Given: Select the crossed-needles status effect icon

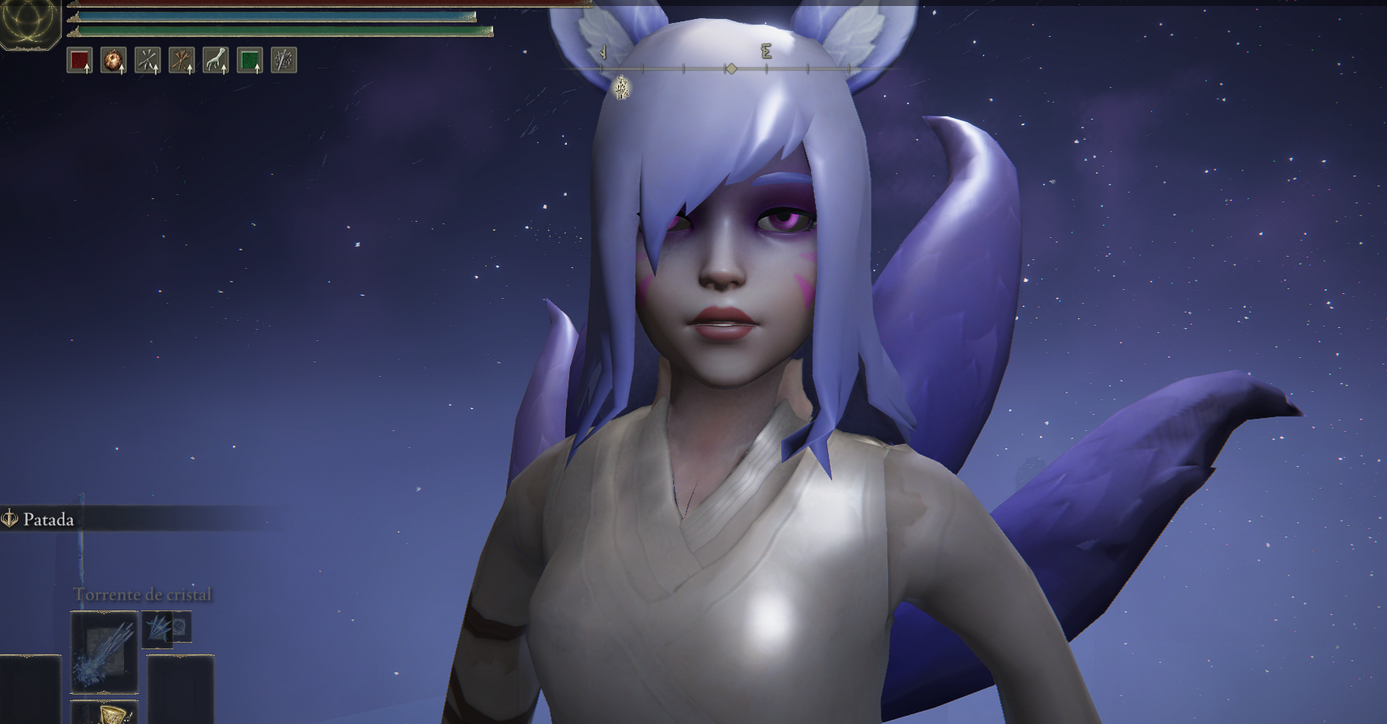Looking at the screenshot, I should click(x=146, y=60).
